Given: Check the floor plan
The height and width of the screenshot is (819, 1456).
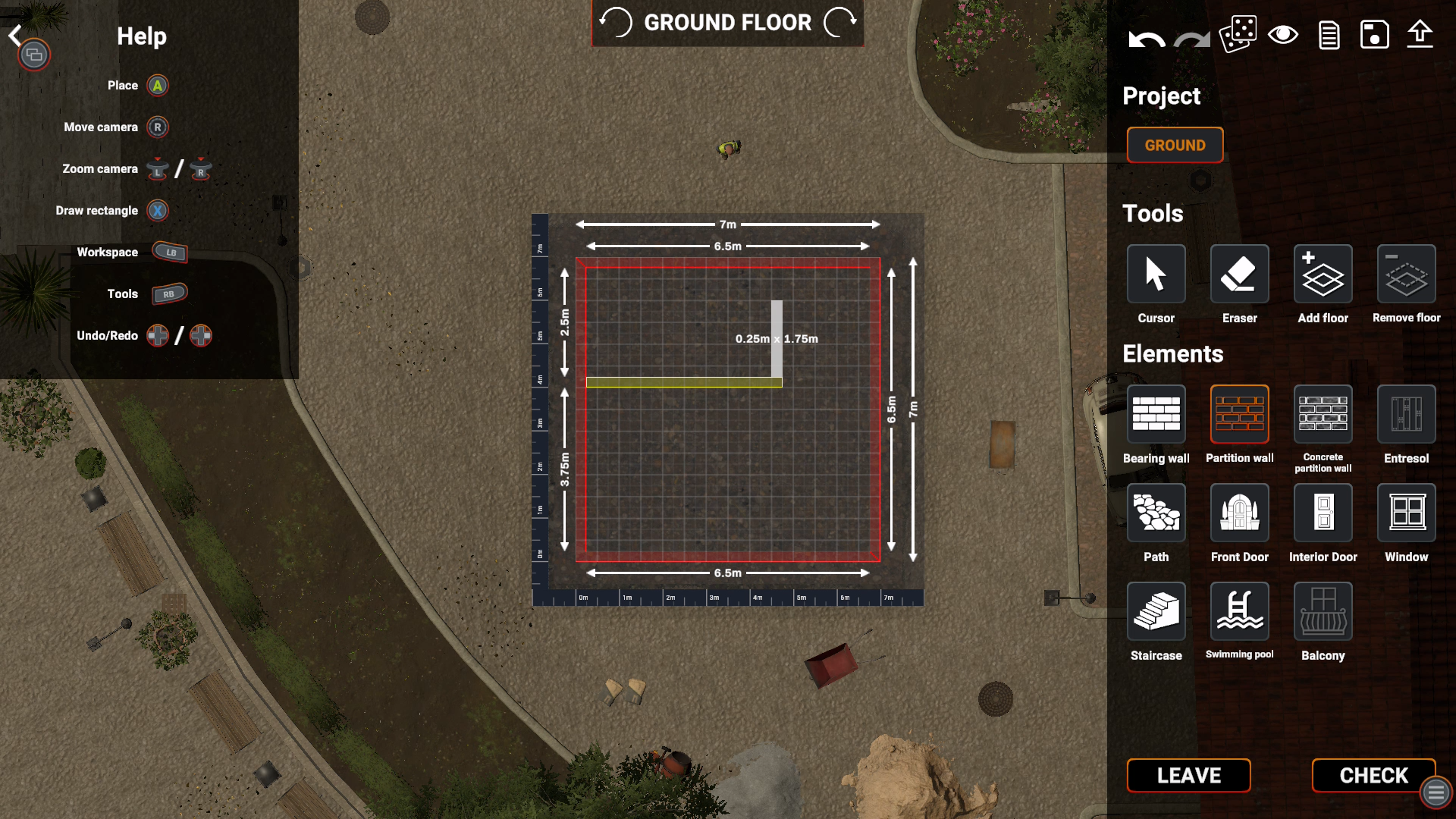Looking at the screenshot, I should coord(1373,775).
